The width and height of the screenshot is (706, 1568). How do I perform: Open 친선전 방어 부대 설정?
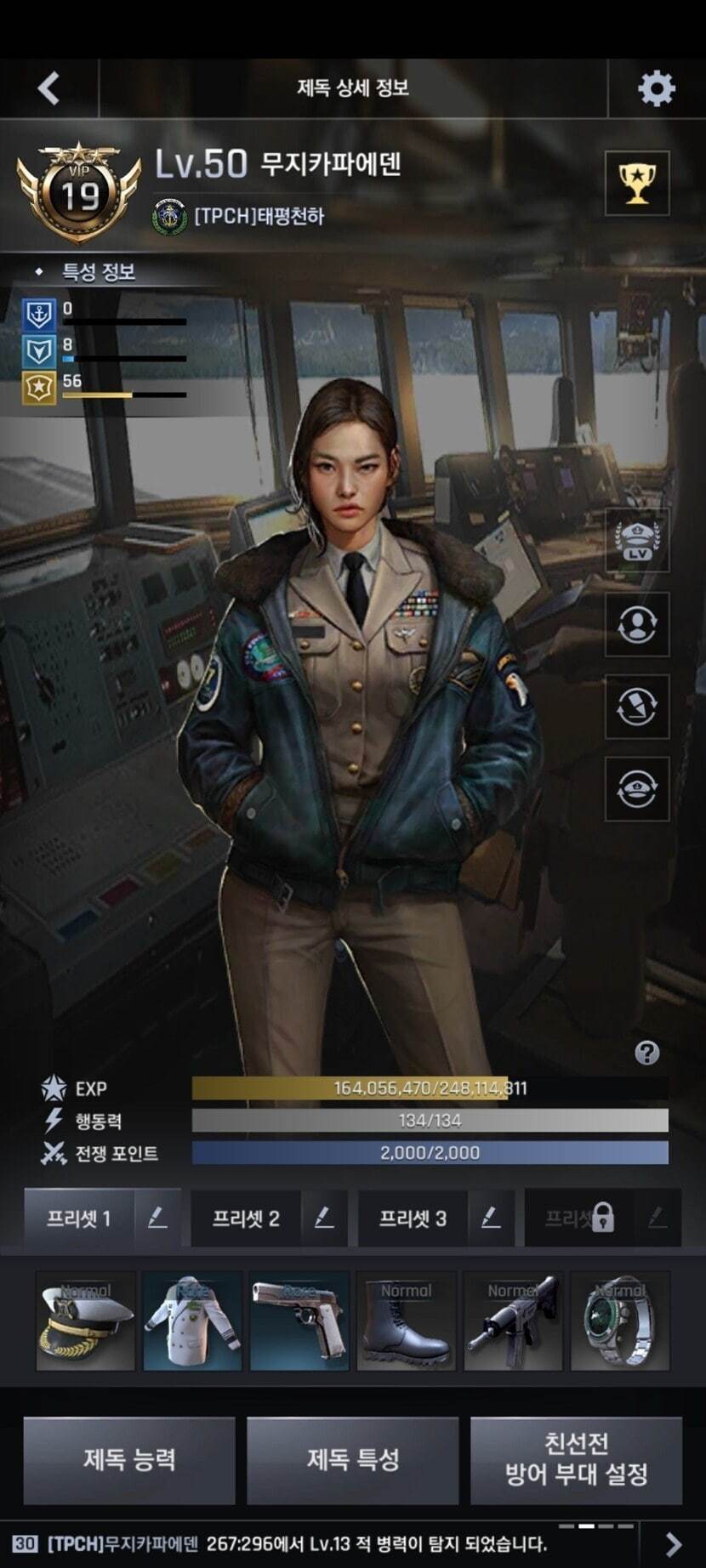pyautogui.click(x=576, y=1460)
